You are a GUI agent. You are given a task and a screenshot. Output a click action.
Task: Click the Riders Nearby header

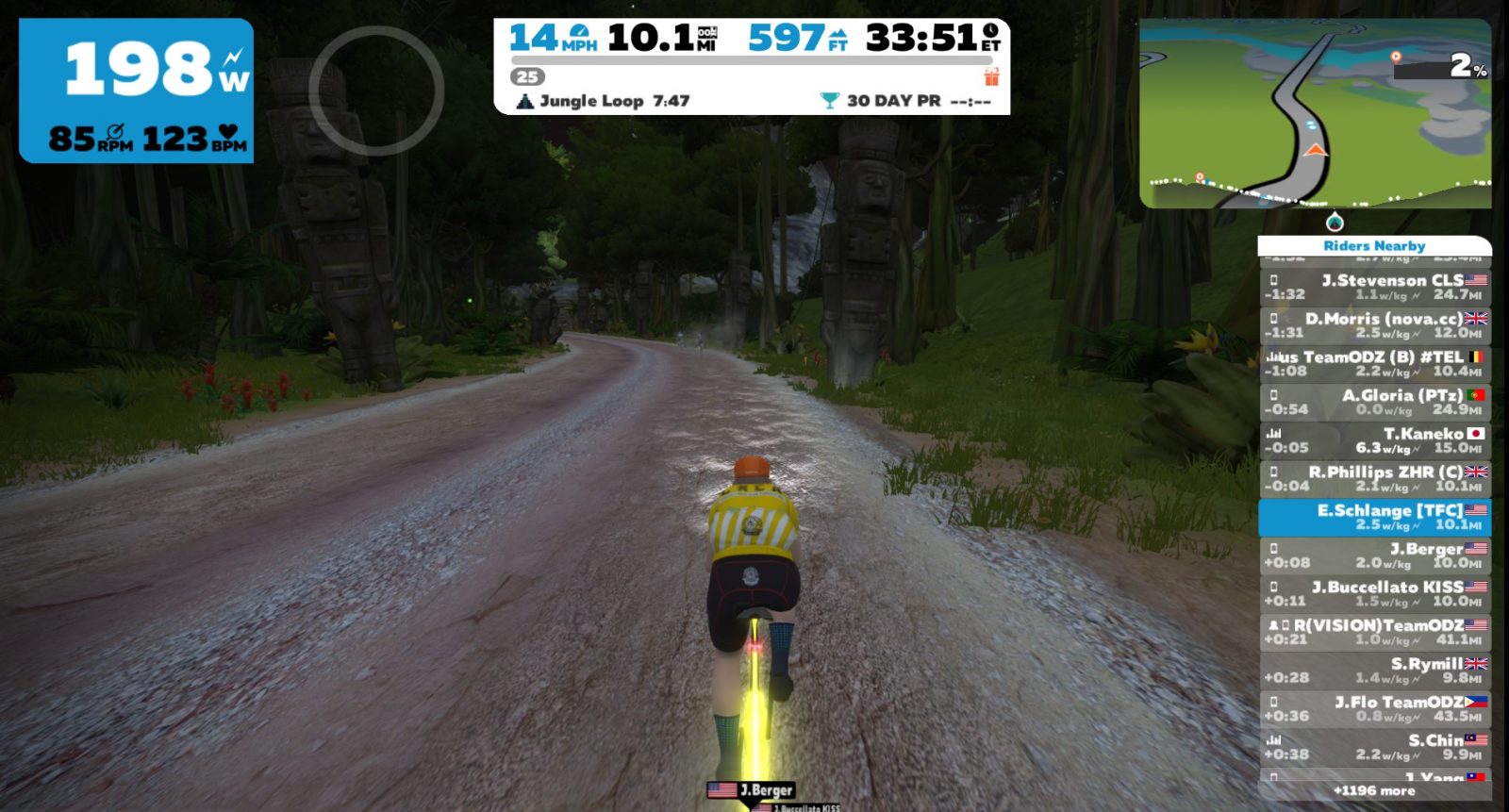[1374, 246]
